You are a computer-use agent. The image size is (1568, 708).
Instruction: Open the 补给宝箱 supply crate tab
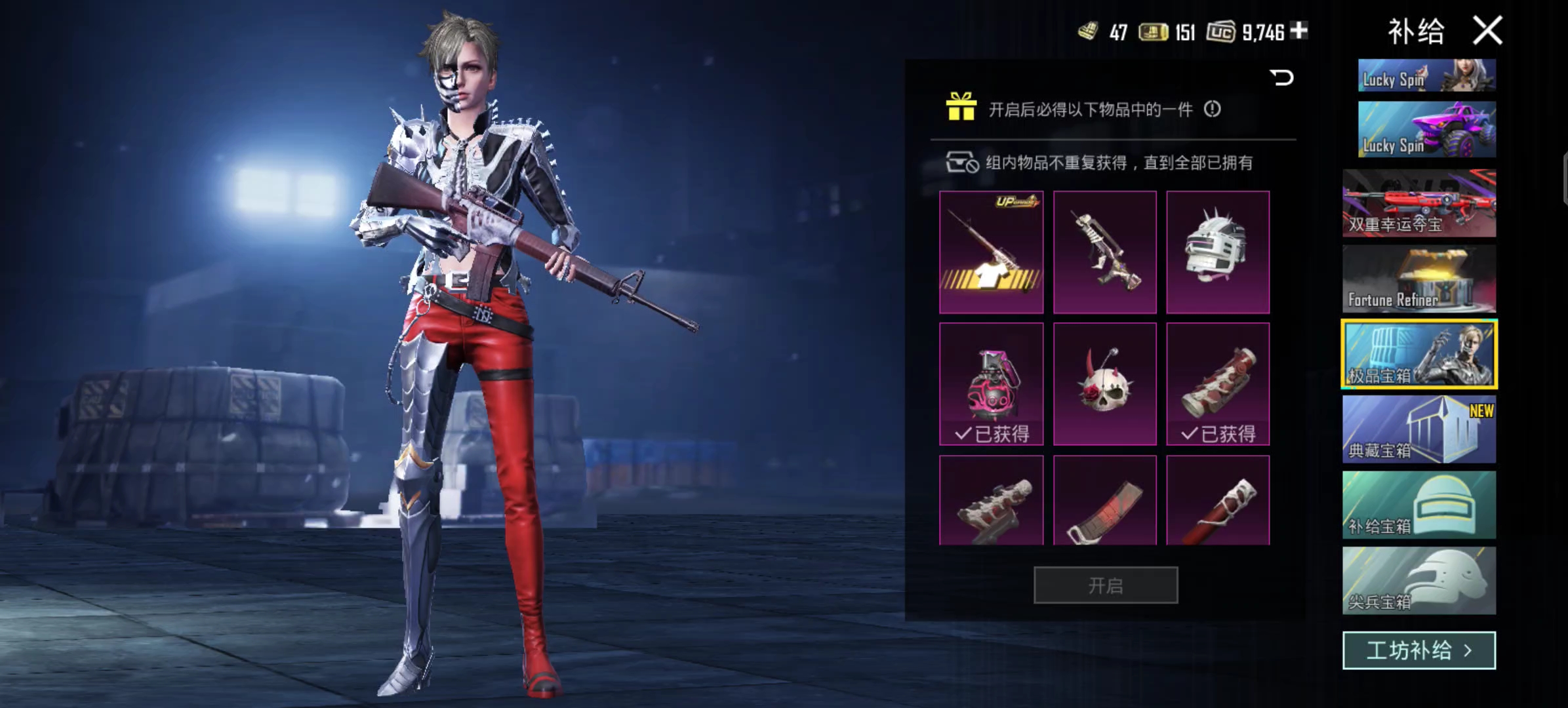[x=1419, y=505]
